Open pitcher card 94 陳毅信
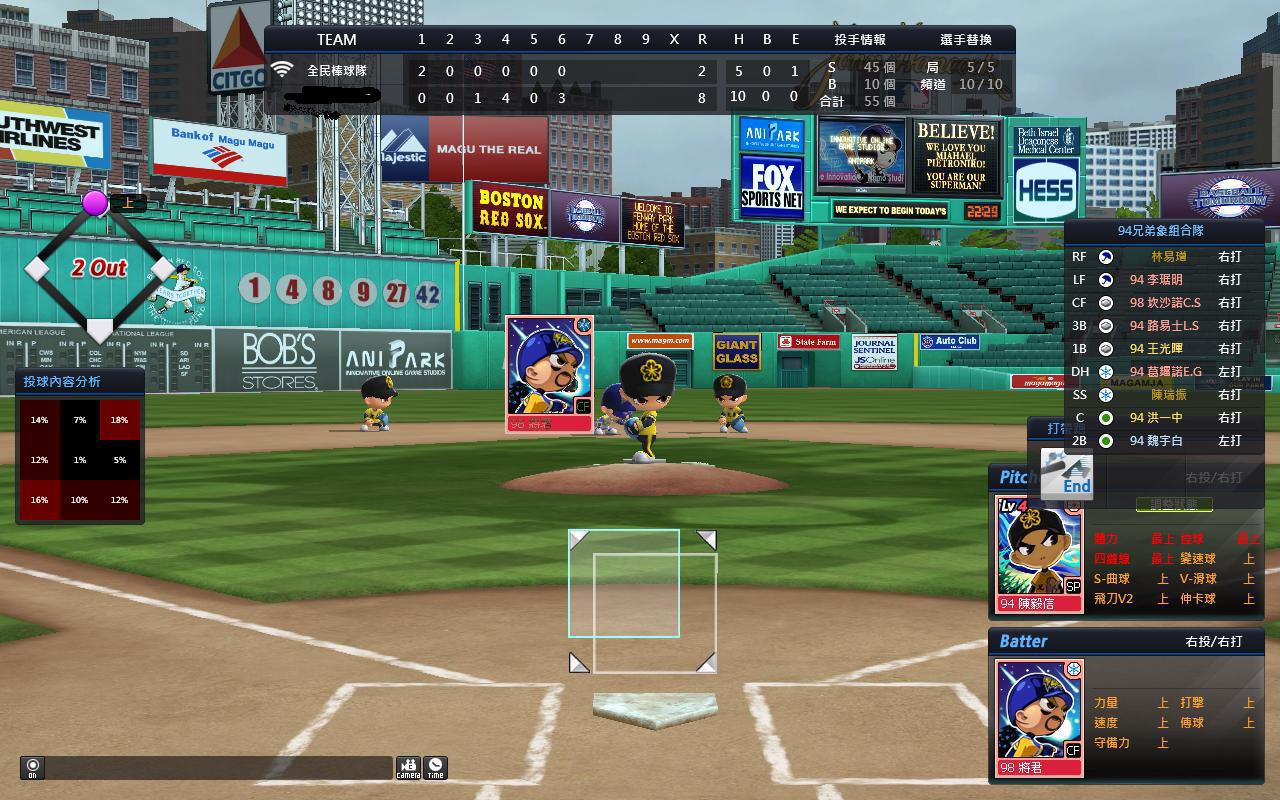This screenshot has width=1280, height=800. [x=1040, y=553]
